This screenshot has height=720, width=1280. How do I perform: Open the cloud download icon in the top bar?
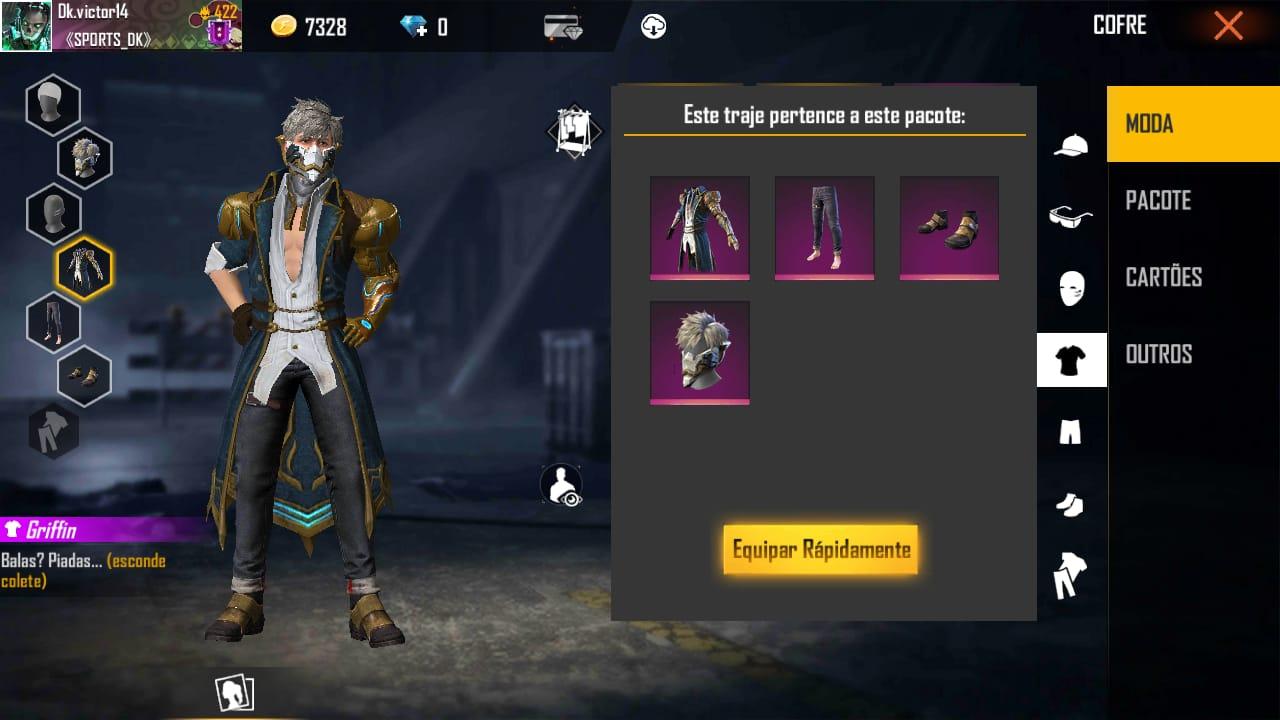654,25
